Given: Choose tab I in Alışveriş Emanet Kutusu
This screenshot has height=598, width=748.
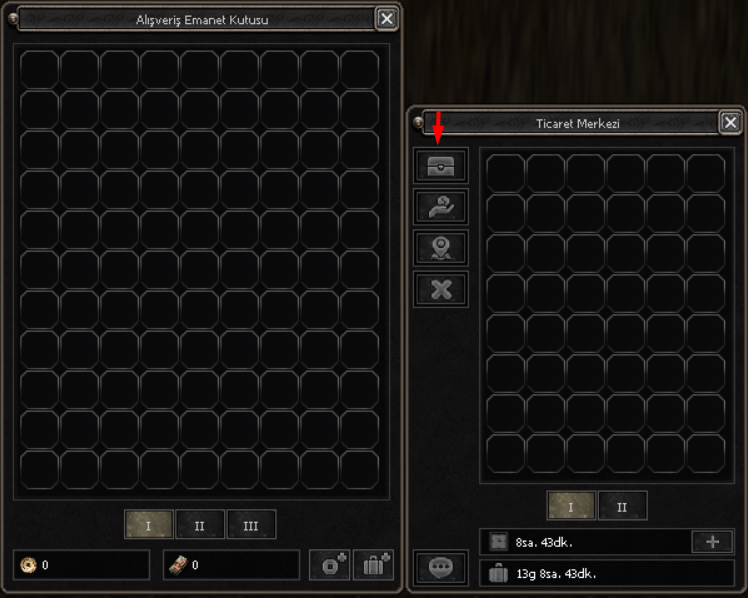Looking at the screenshot, I should pyautogui.click(x=149, y=524).
